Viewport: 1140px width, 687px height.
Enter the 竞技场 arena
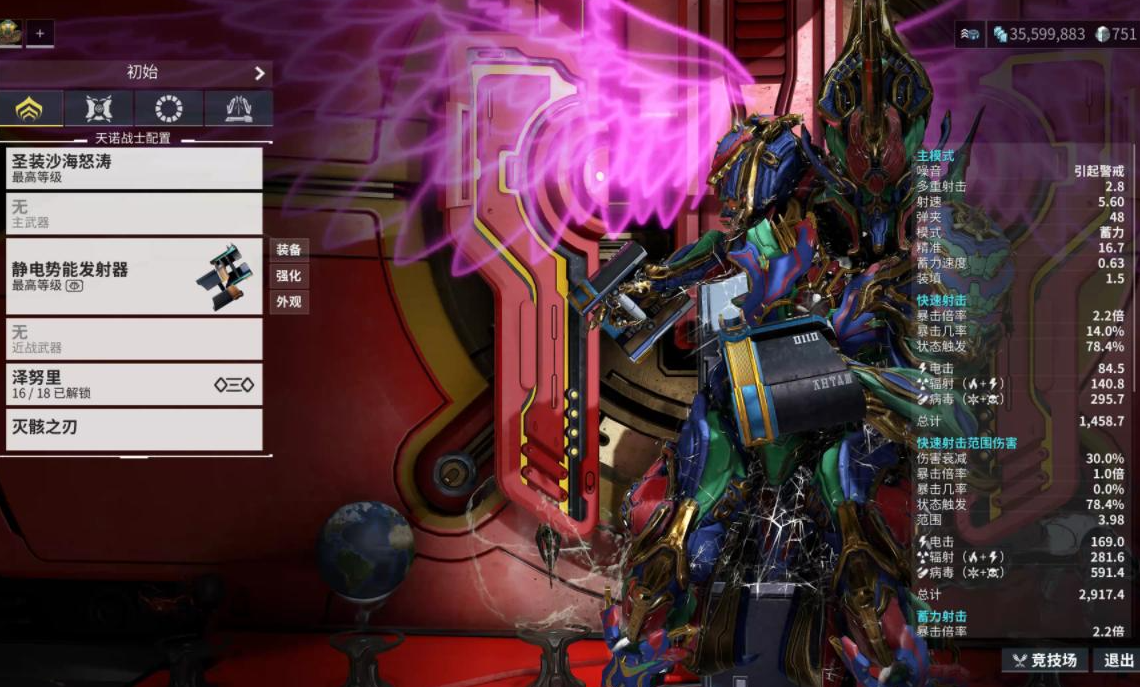[1045, 660]
